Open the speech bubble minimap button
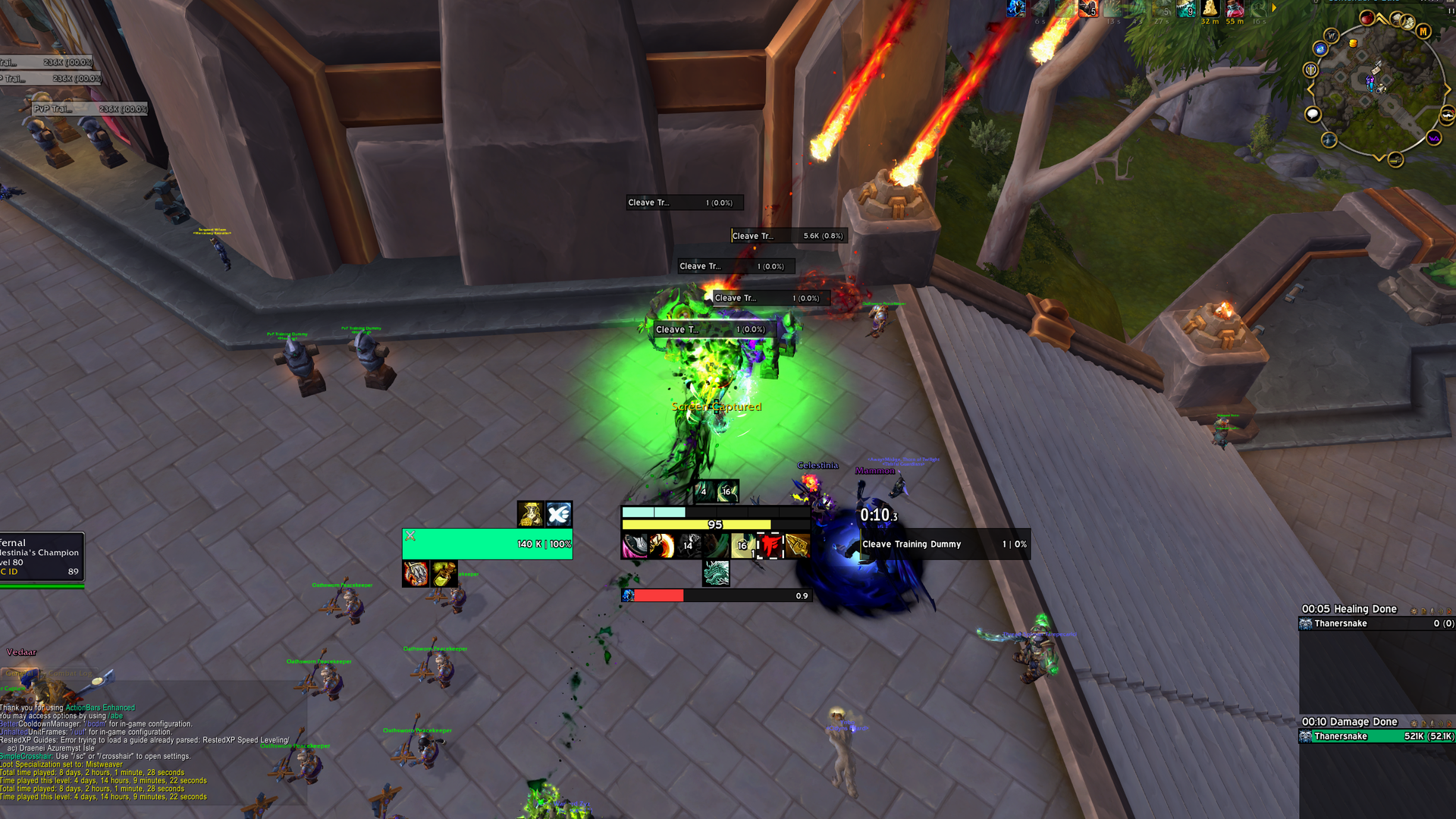1456x819 pixels. pyautogui.click(x=1312, y=115)
